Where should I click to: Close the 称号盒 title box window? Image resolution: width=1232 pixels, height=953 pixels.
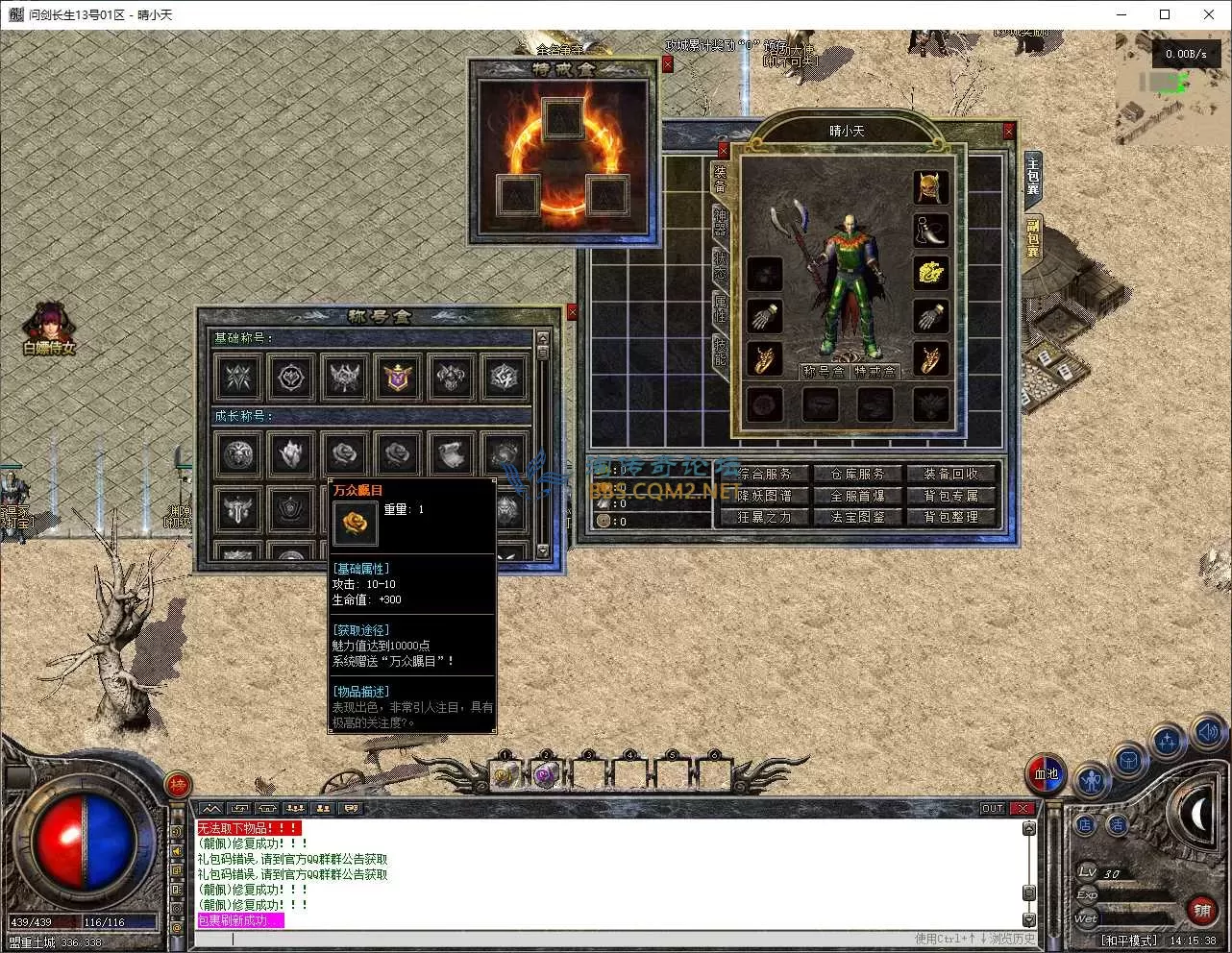click(x=573, y=312)
